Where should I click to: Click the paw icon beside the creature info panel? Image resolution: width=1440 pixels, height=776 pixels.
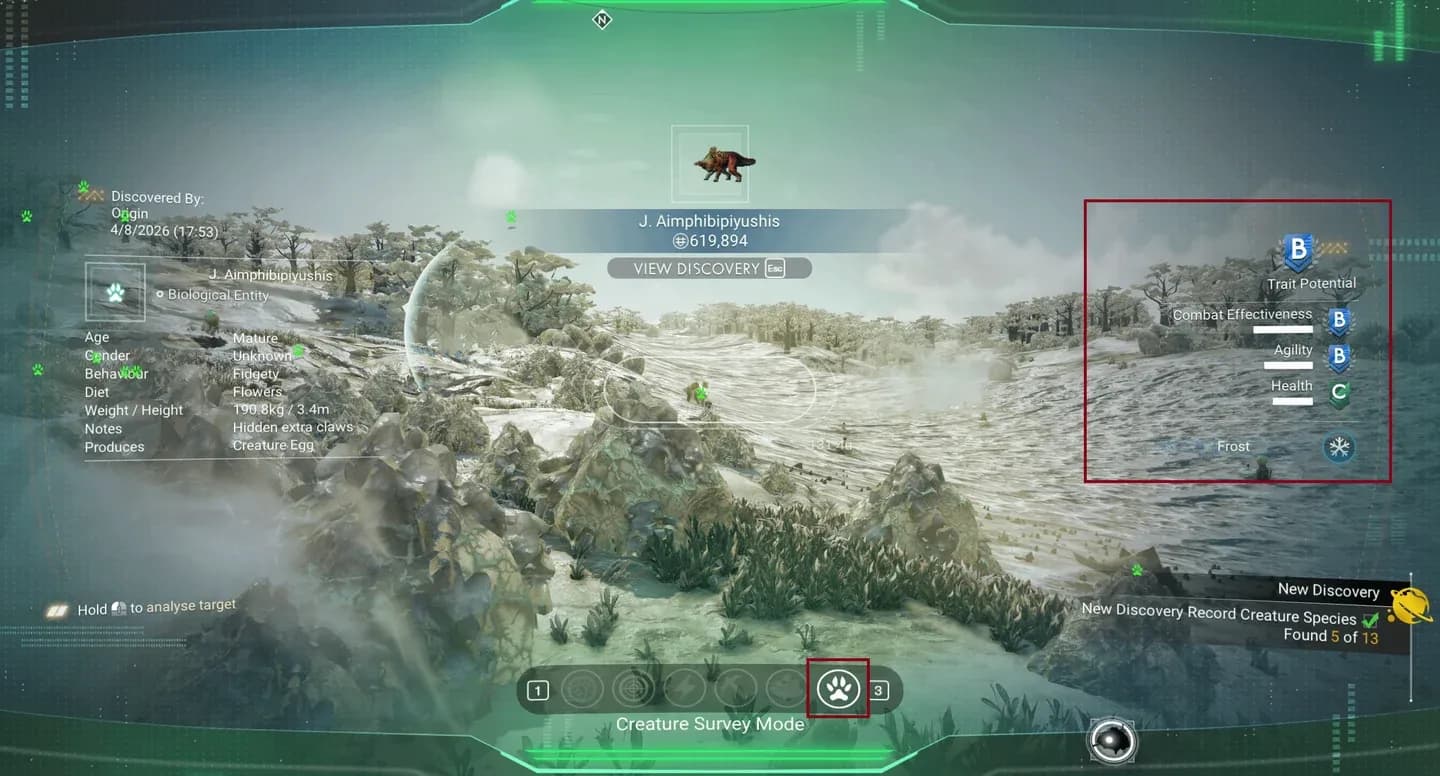click(115, 291)
